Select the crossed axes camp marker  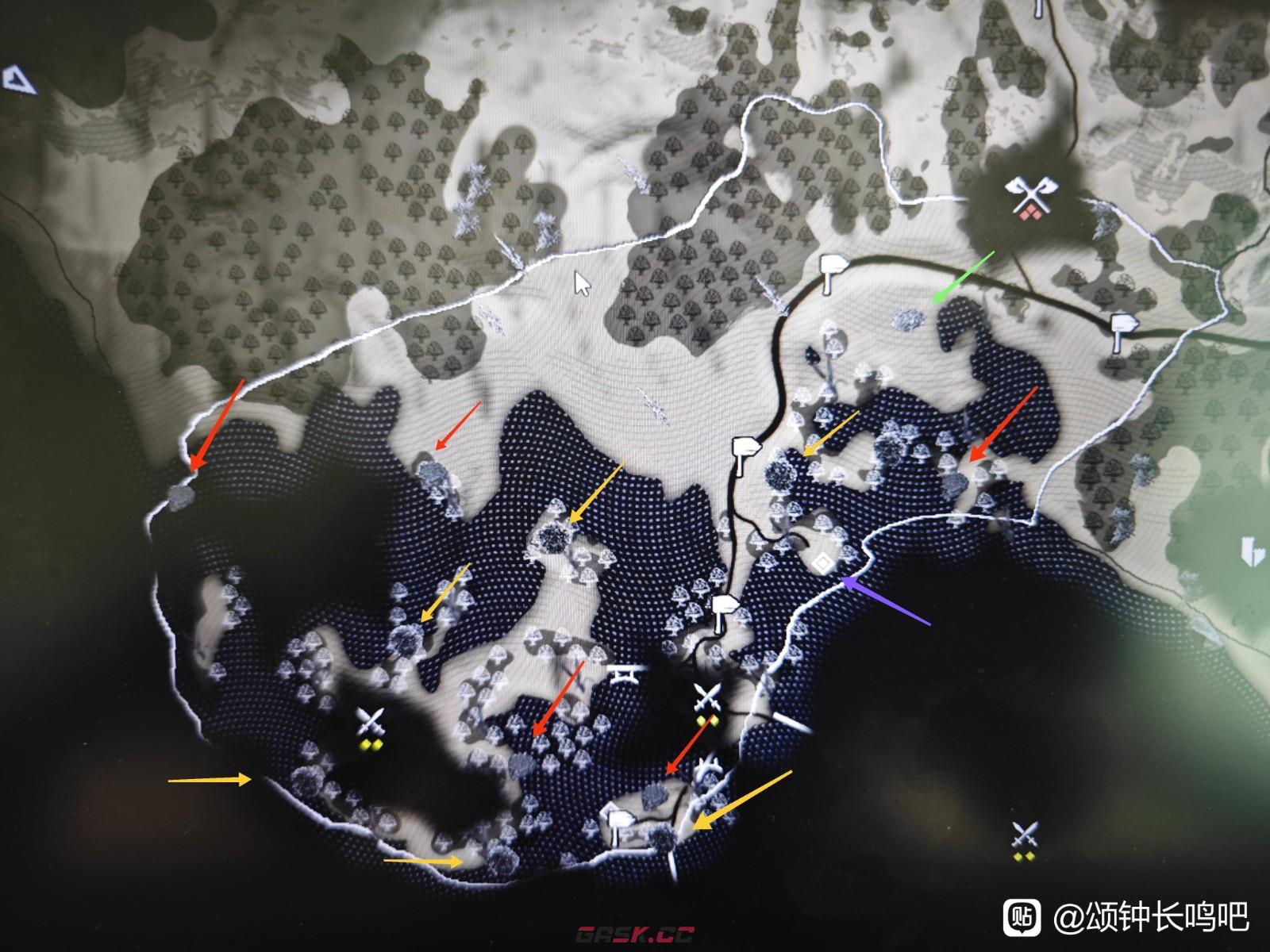(1027, 197)
